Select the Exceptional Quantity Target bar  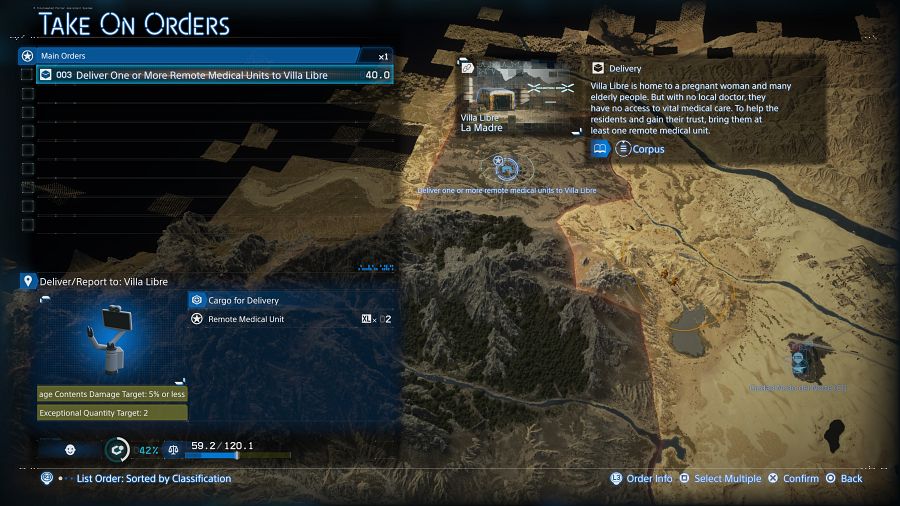coord(112,413)
